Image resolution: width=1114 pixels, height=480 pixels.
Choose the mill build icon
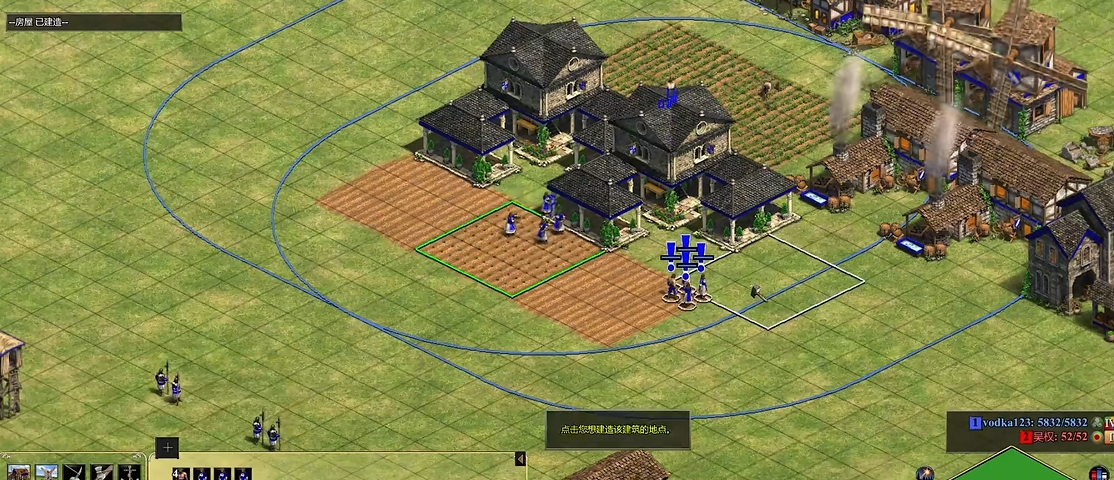(x=47, y=472)
